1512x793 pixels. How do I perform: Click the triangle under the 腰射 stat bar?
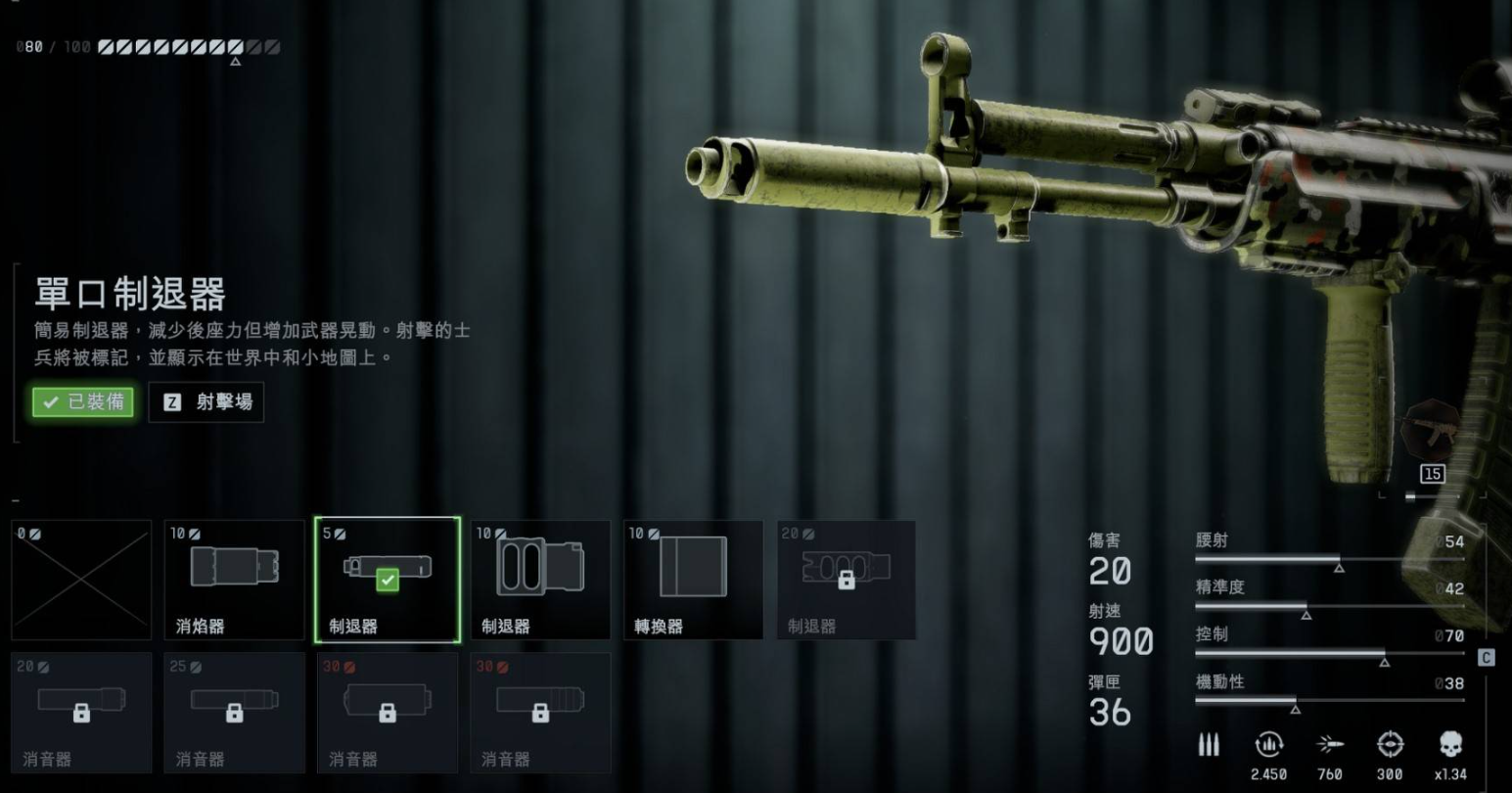pyautogui.click(x=1341, y=566)
